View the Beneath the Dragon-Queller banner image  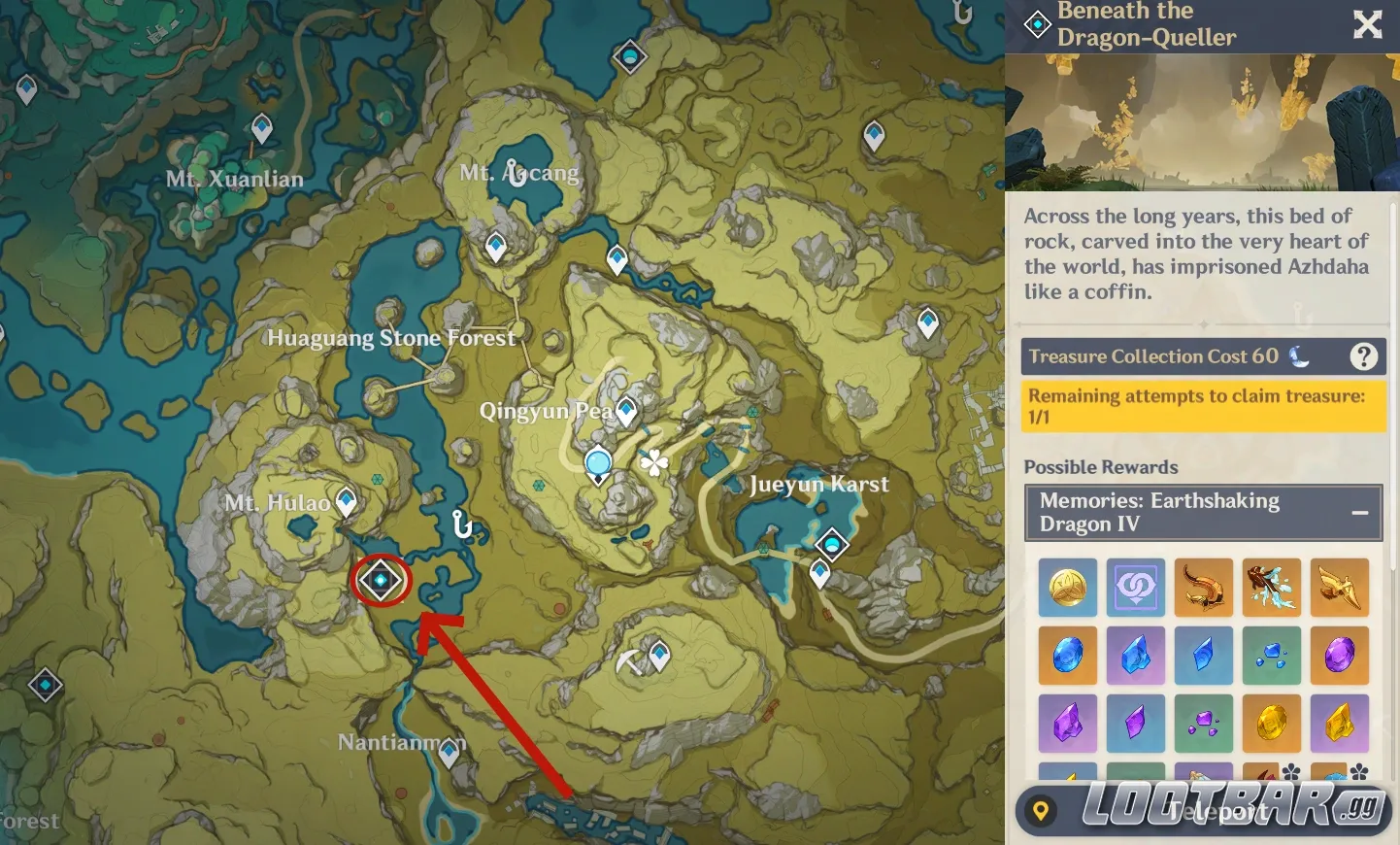1202,122
